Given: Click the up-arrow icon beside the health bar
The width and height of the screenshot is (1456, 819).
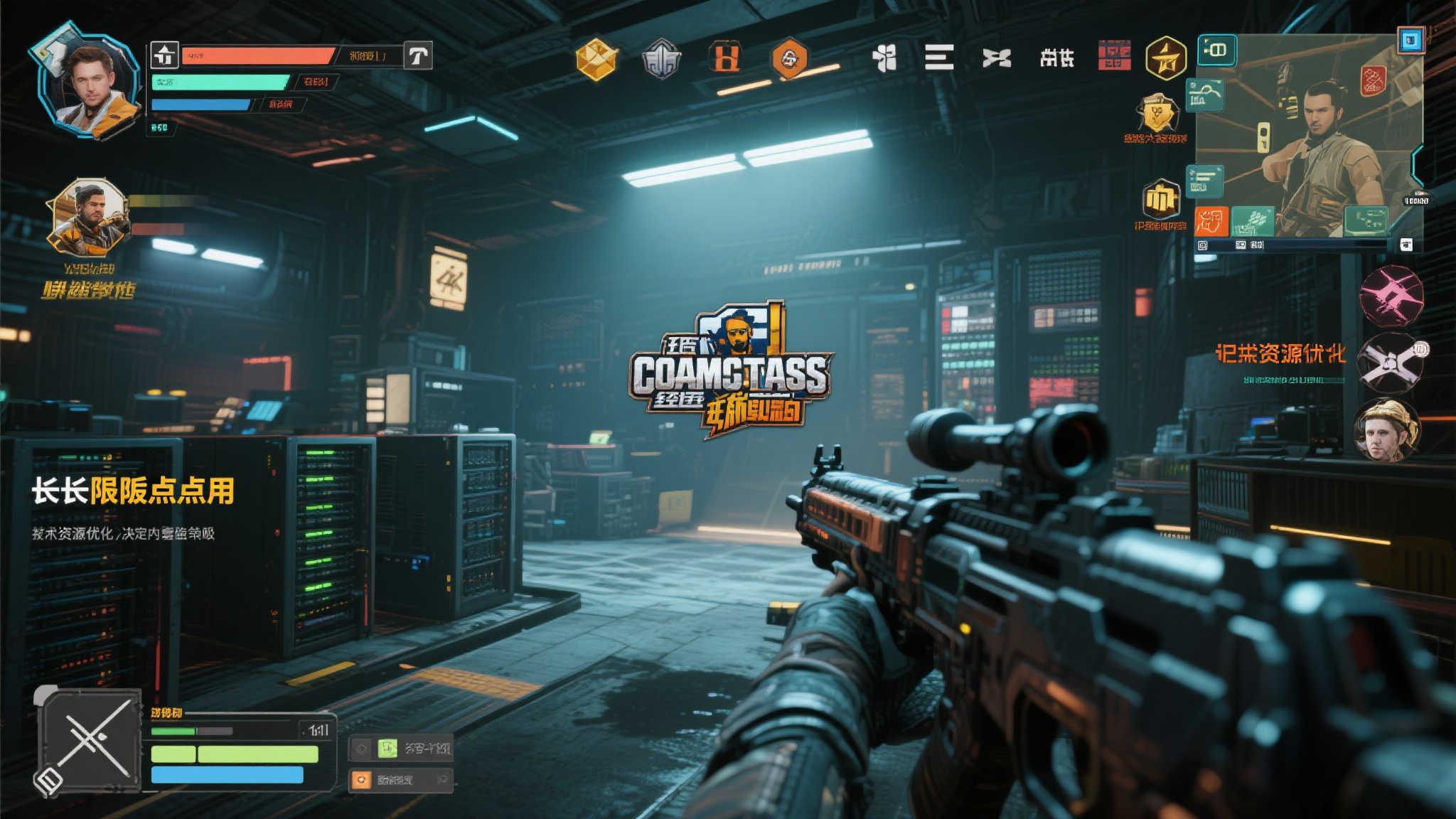Looking at the screenshot, I should pyautogui.click(x=164, y=55).
